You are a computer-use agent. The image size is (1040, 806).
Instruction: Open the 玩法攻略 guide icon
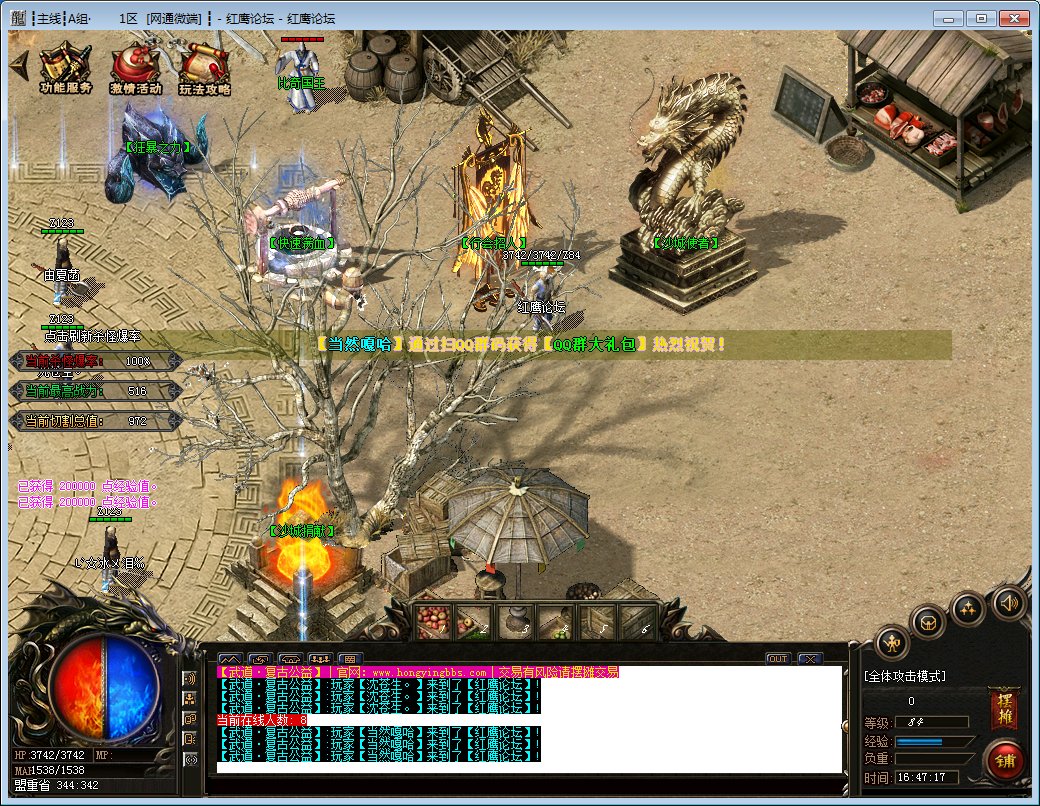coord(204,68)
